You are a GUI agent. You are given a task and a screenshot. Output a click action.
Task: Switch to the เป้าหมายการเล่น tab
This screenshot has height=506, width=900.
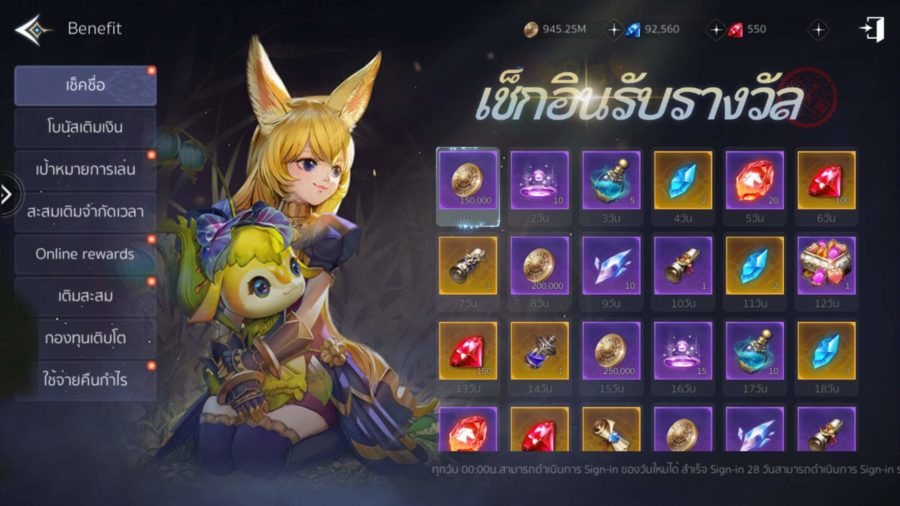point(85,170)
